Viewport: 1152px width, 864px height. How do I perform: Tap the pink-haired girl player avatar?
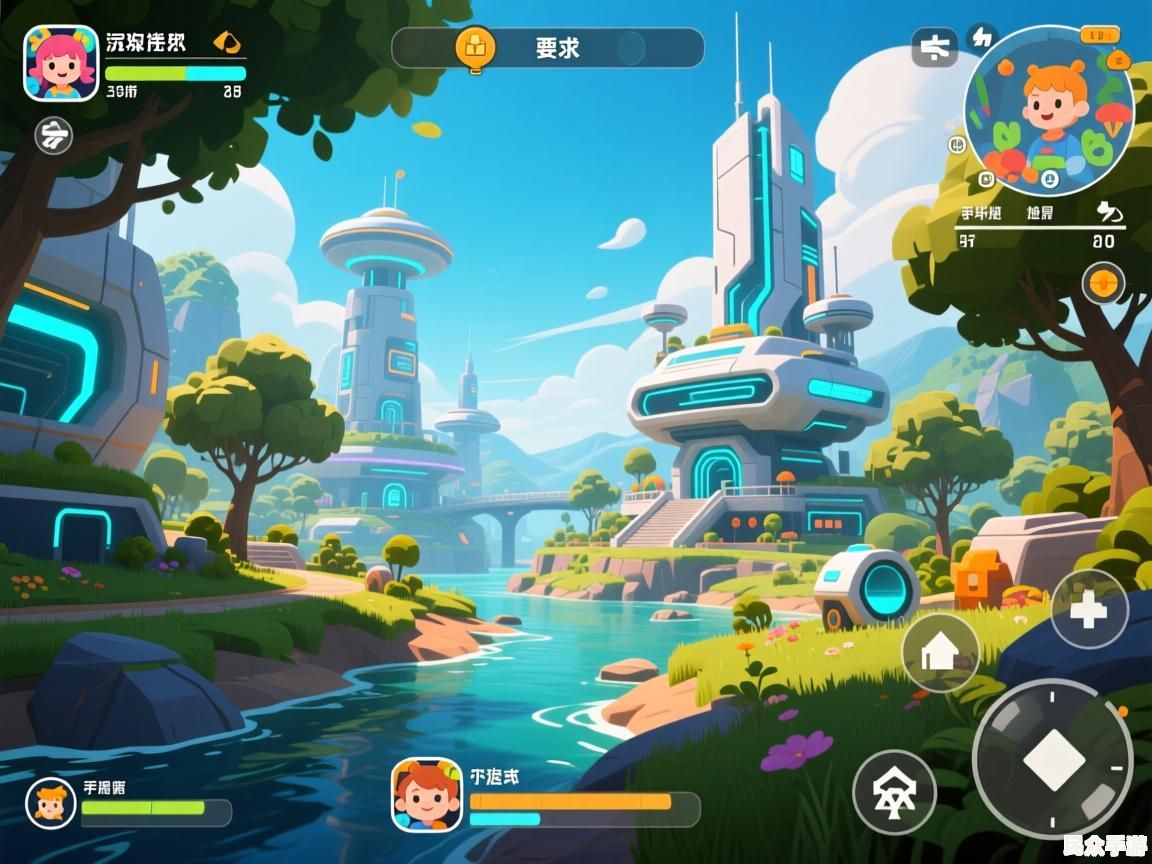point(61,63)
